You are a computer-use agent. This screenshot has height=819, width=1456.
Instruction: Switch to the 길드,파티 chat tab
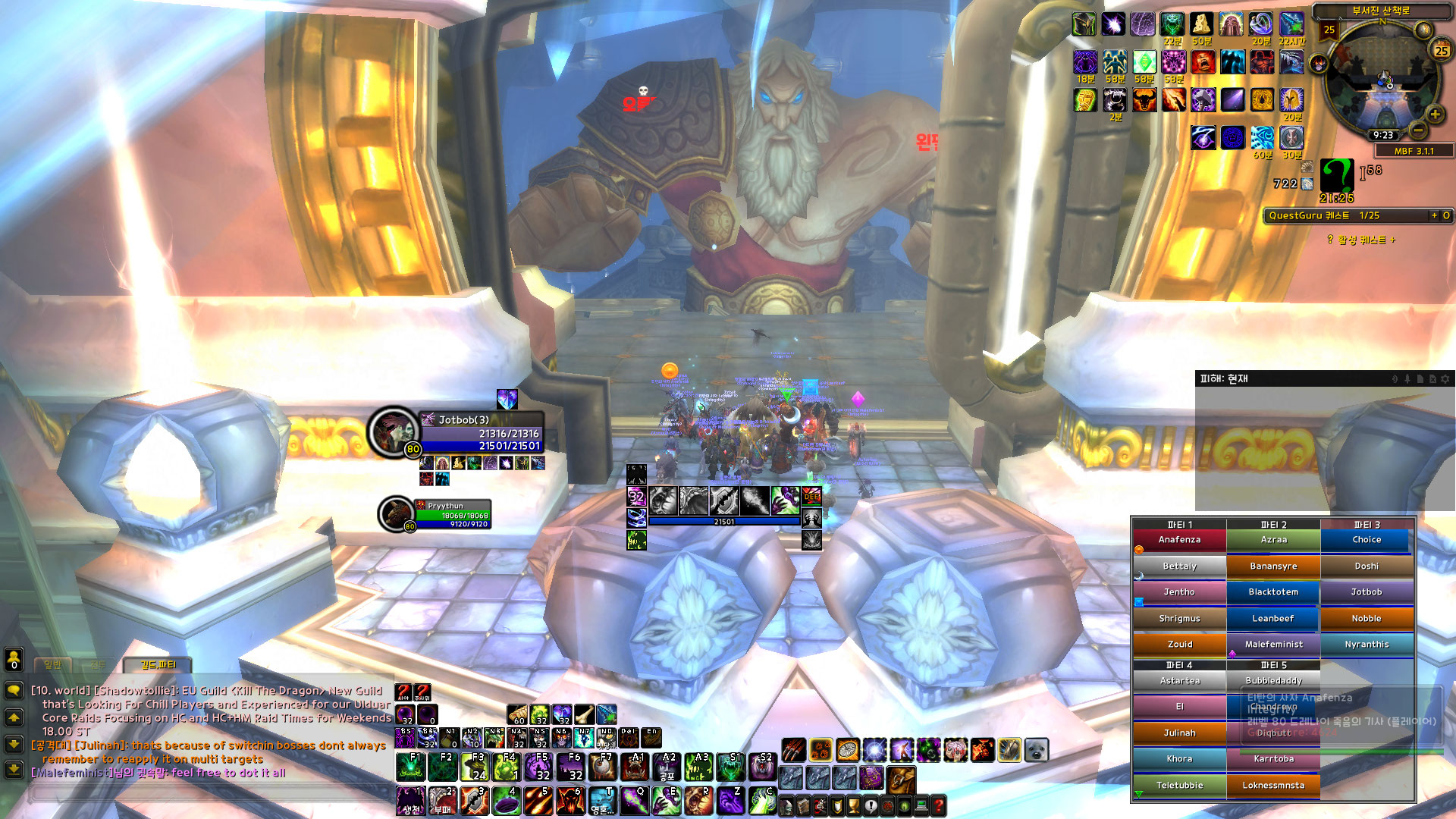point(158,665)
